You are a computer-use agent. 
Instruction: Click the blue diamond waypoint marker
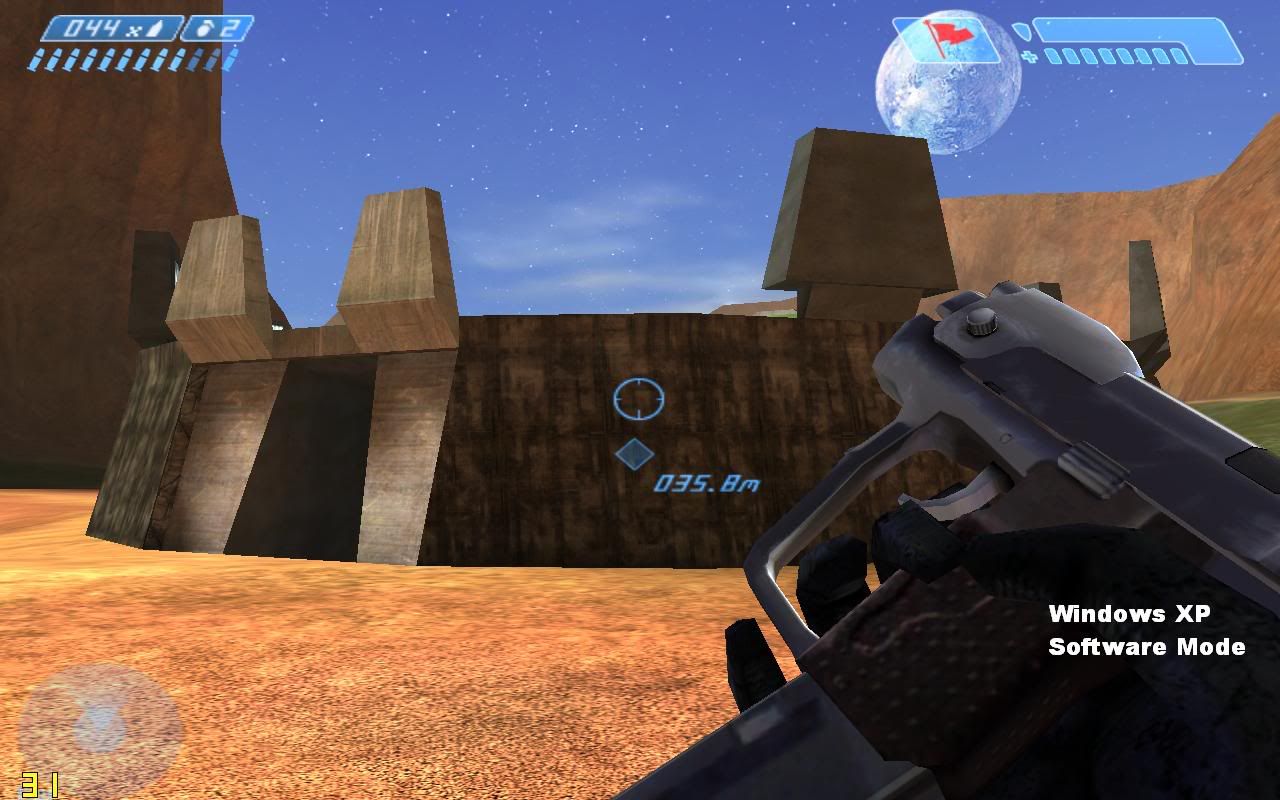[x=633, y=454]
